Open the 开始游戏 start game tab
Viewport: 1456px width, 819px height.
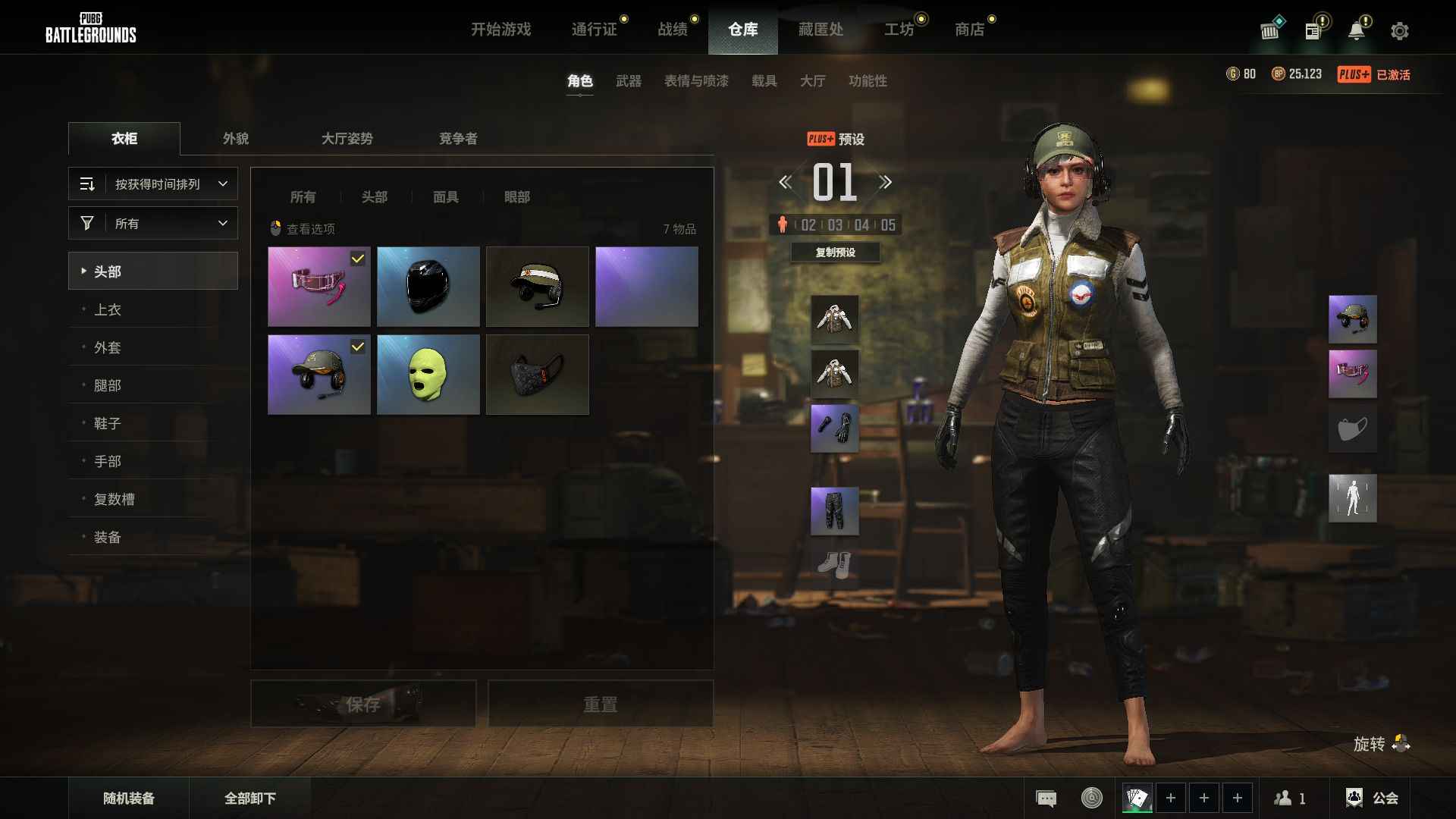click(x=500, y=30)
